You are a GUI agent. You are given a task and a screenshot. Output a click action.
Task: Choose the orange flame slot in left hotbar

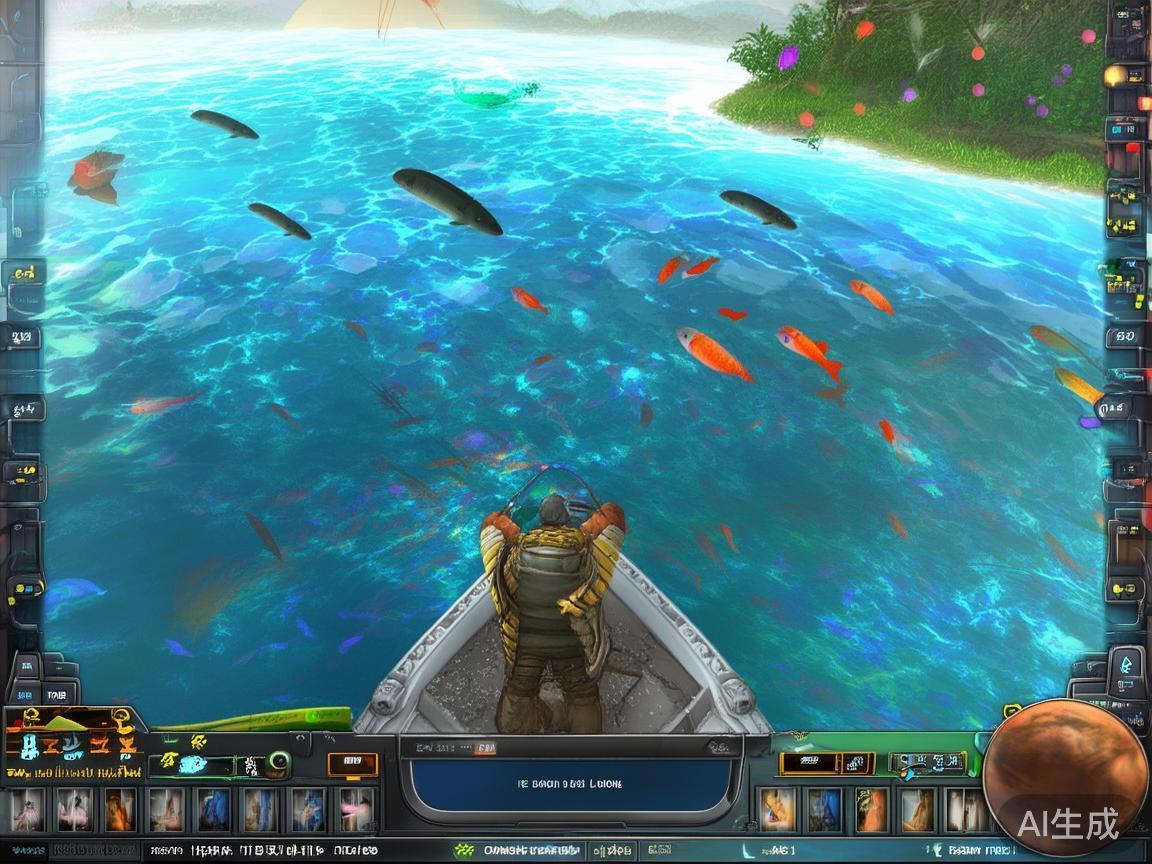pyautogui.click(x=120, y=810)
